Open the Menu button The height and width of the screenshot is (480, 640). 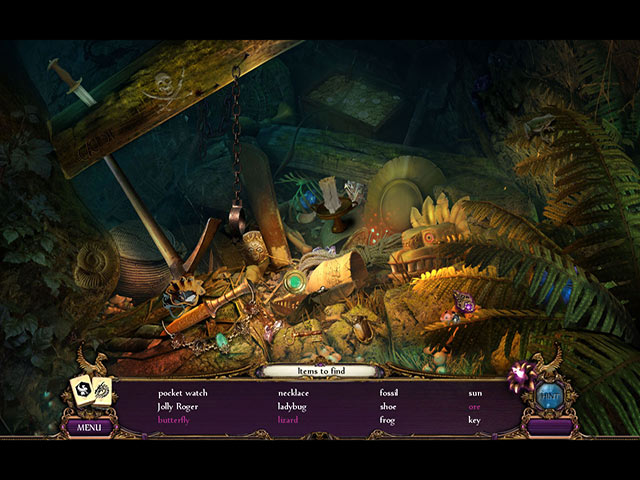(x=90, y=427)
